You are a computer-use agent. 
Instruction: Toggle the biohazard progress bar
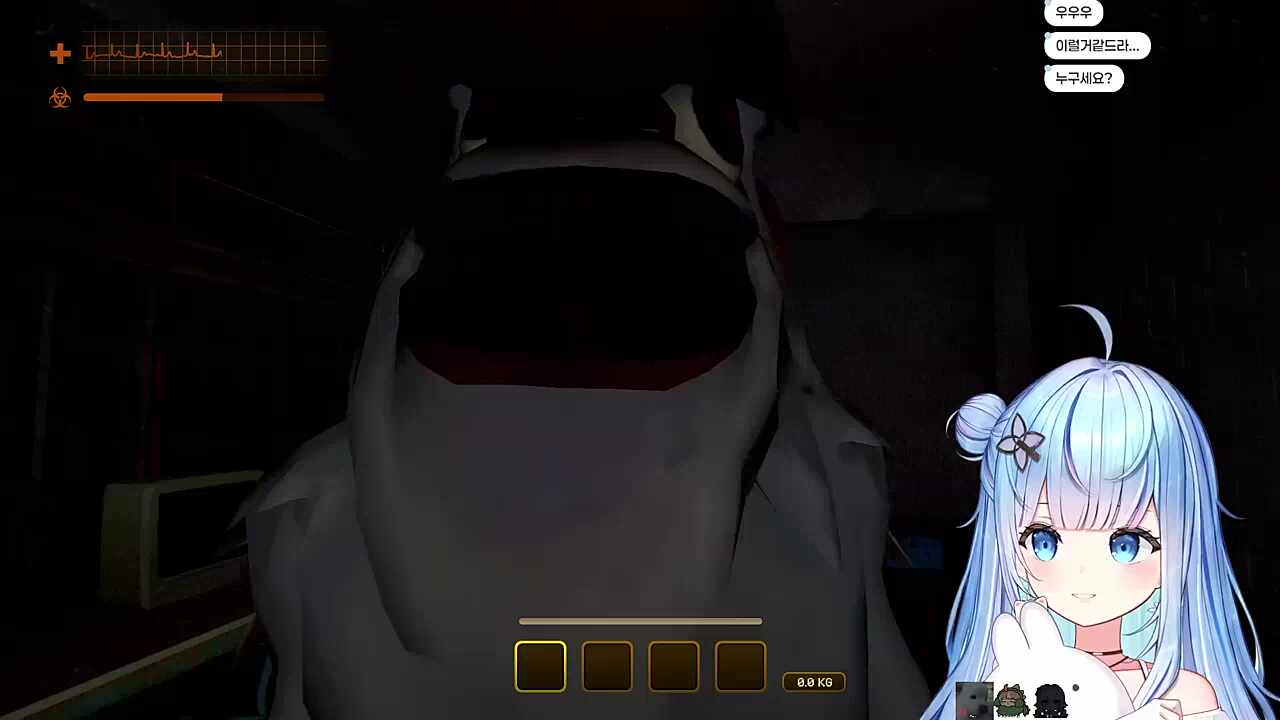pyautogui.click(x=204, y=97)
